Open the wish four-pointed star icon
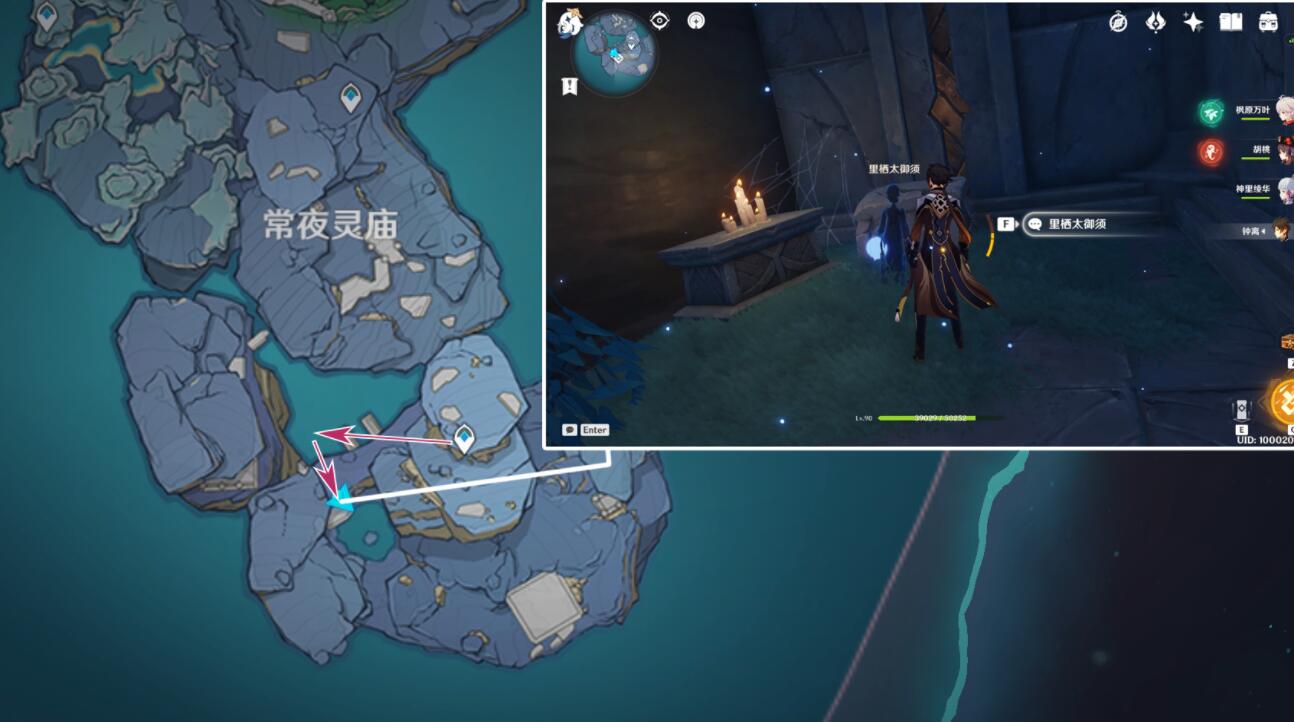Image resolution: width=1294 pixels, height=722 pixels. 1193,22
